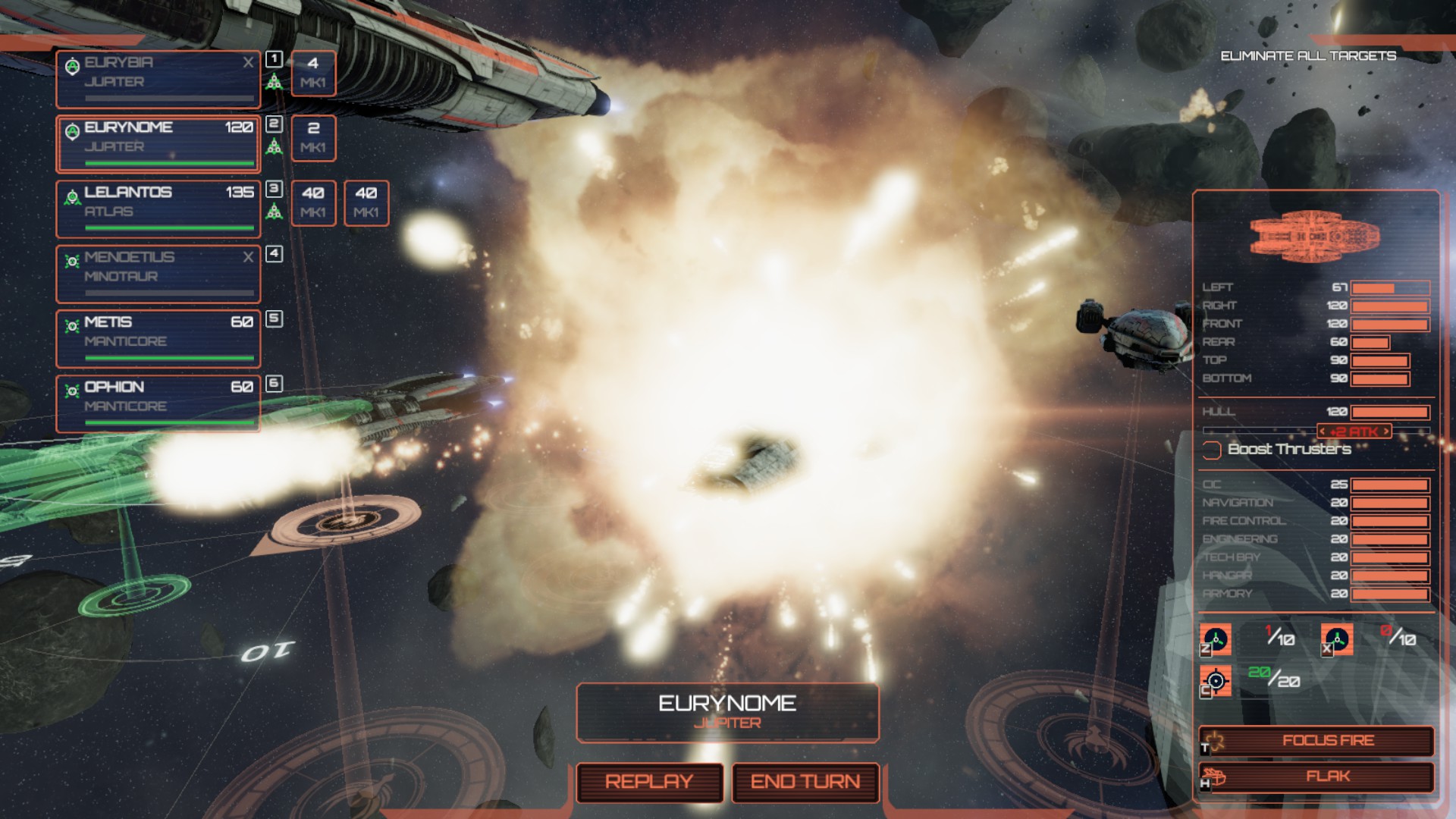Watch the turn replay
Viewport: 1456px width, 819px height.
click(x=649, y=782)
